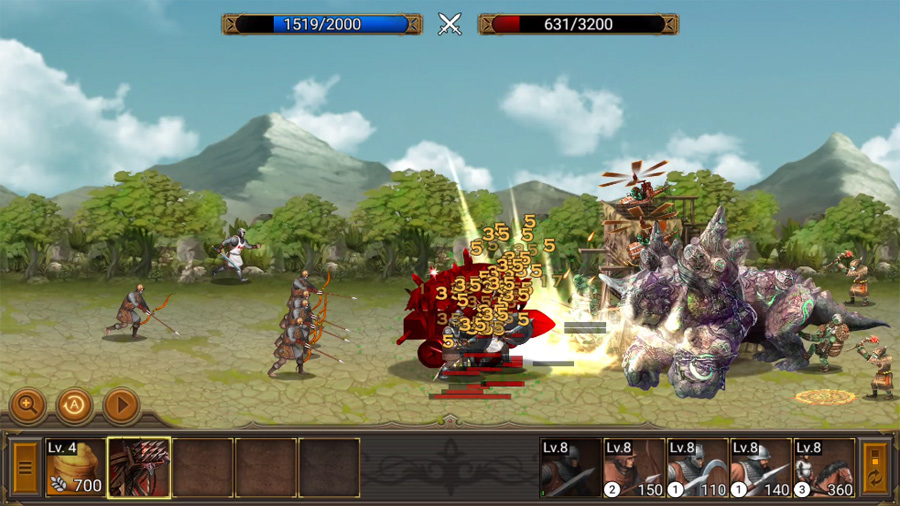The image size is (900, 506).
Task: Select the dark swordsman unit card
Action: click(x=570, y=468)
